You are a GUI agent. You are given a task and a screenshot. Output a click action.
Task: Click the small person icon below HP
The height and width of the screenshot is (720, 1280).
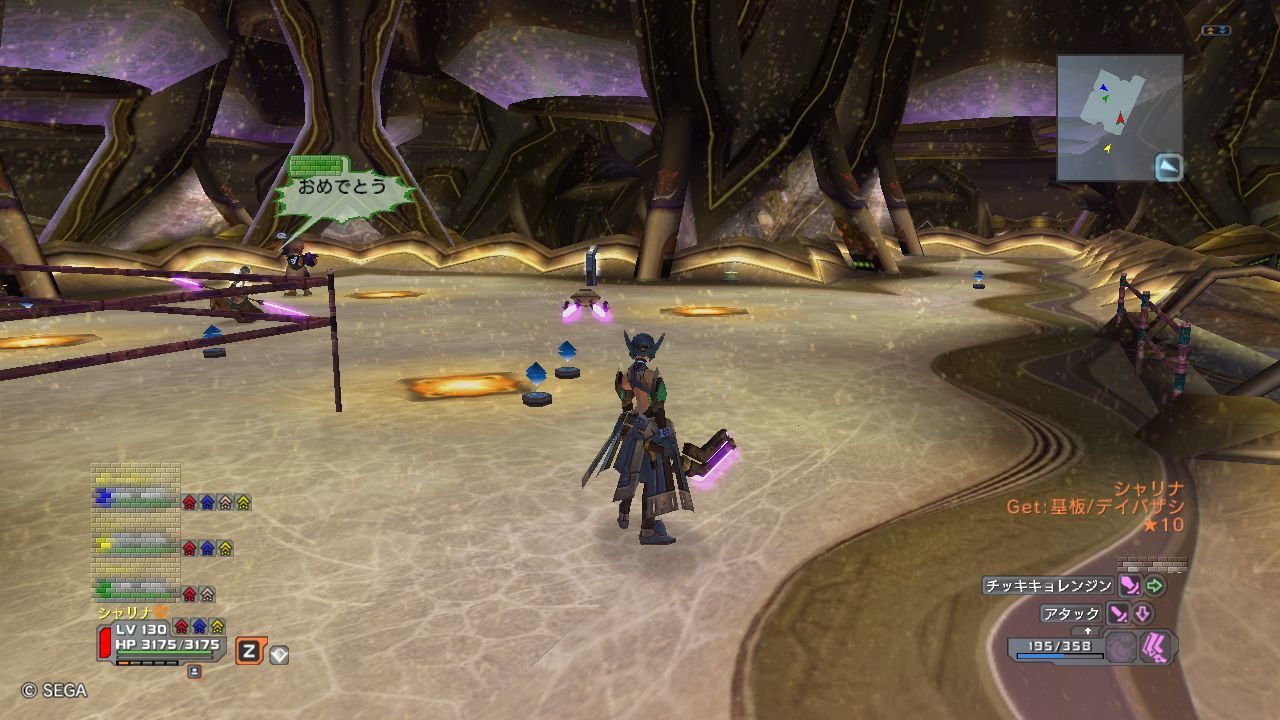coord(194,671)
